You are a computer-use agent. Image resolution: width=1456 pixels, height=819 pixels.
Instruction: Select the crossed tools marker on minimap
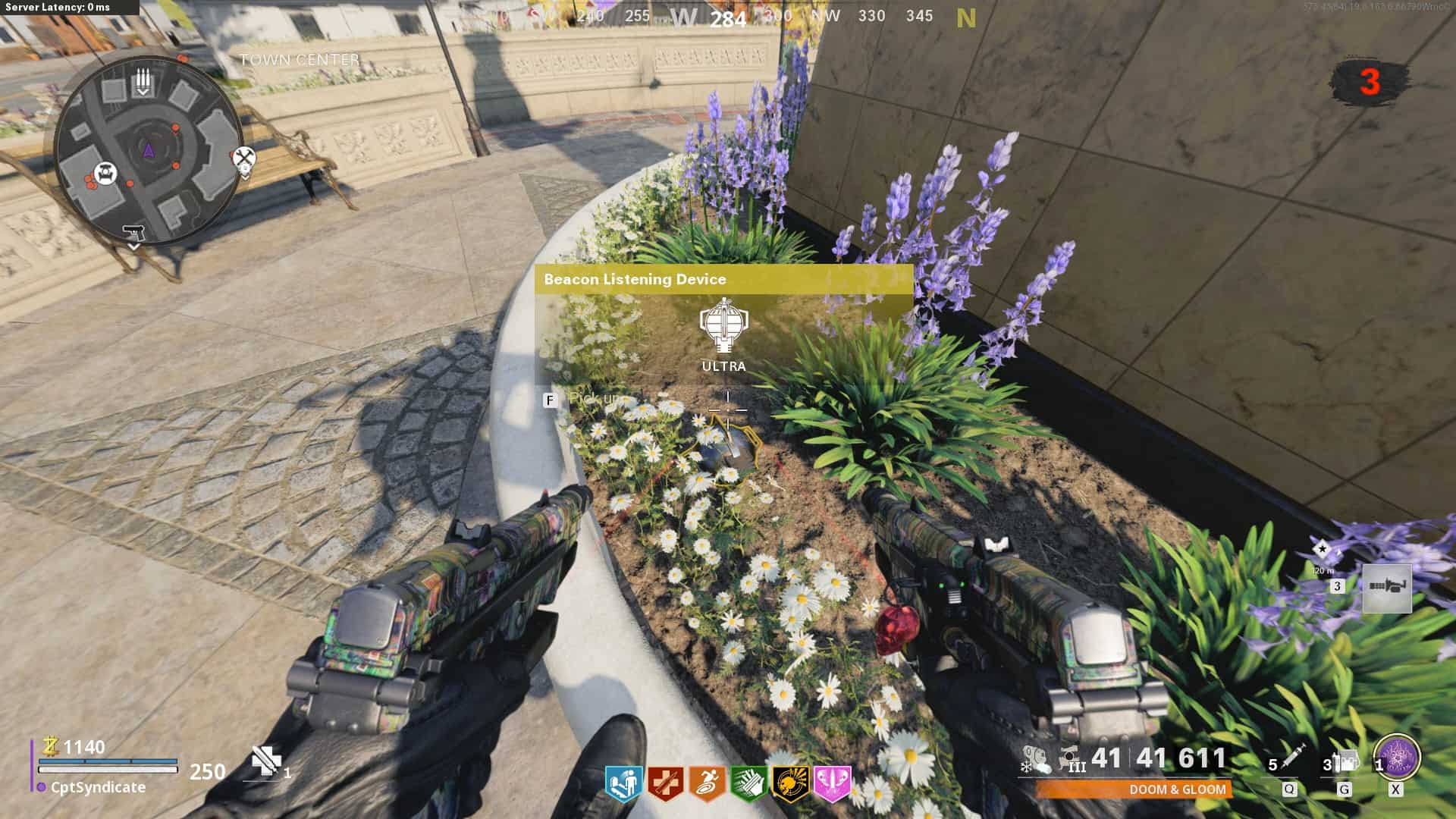(x=244, y=160)
